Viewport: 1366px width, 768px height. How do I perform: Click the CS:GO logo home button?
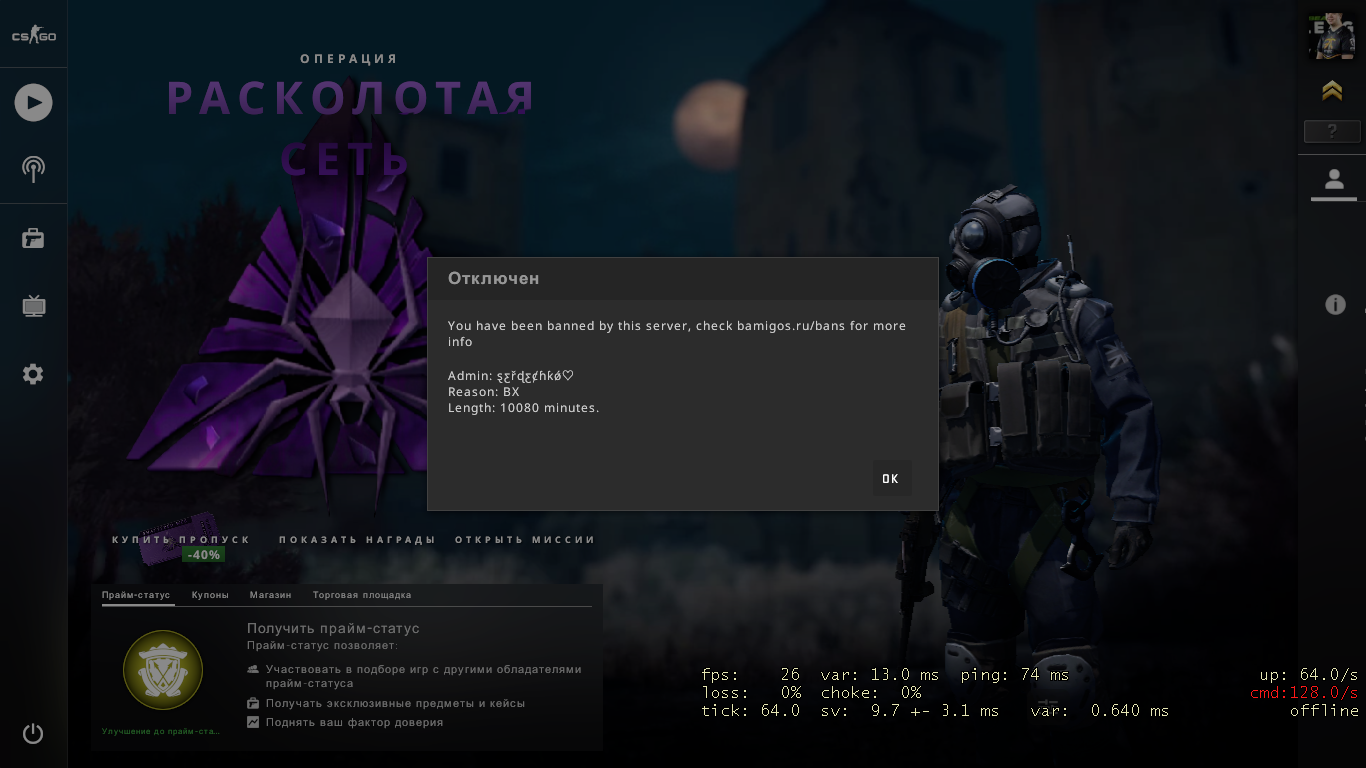point(33,36)
